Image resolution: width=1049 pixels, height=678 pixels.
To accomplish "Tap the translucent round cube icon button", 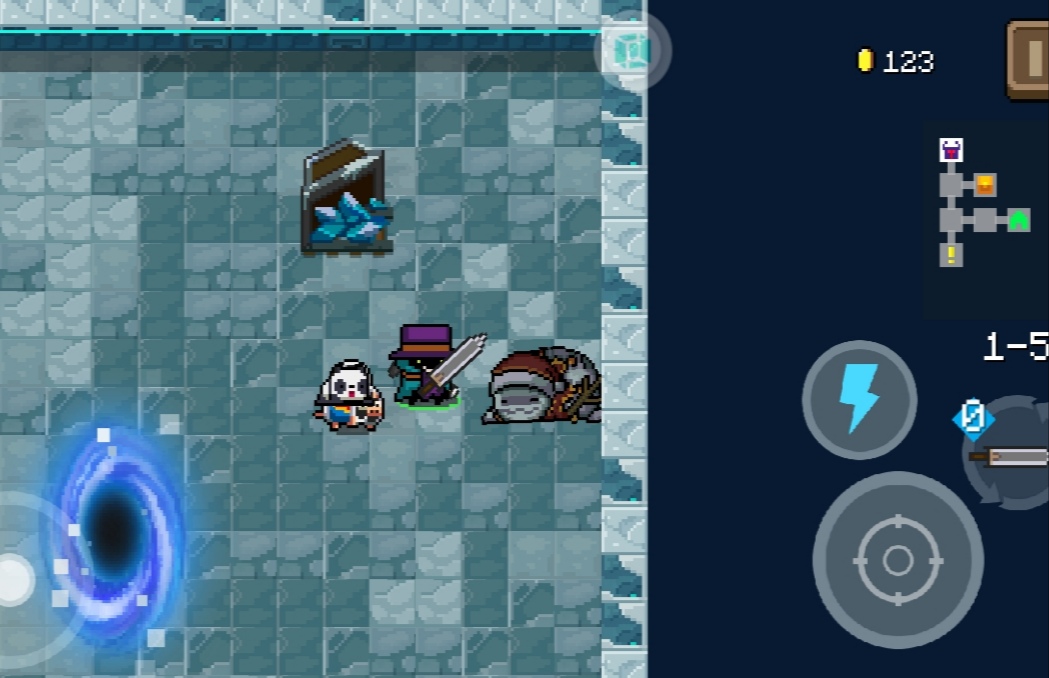I will [632, 51].
